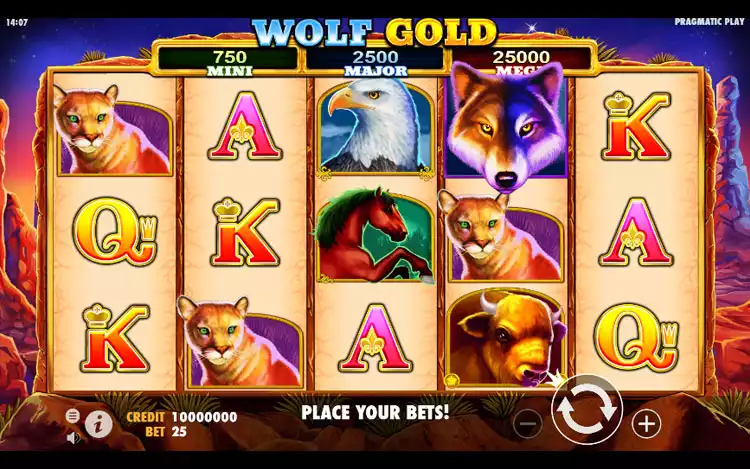Viewport: 750px width, 469px height.
Task: Open the hamburger settings menu
Action: tap(72, 416)
